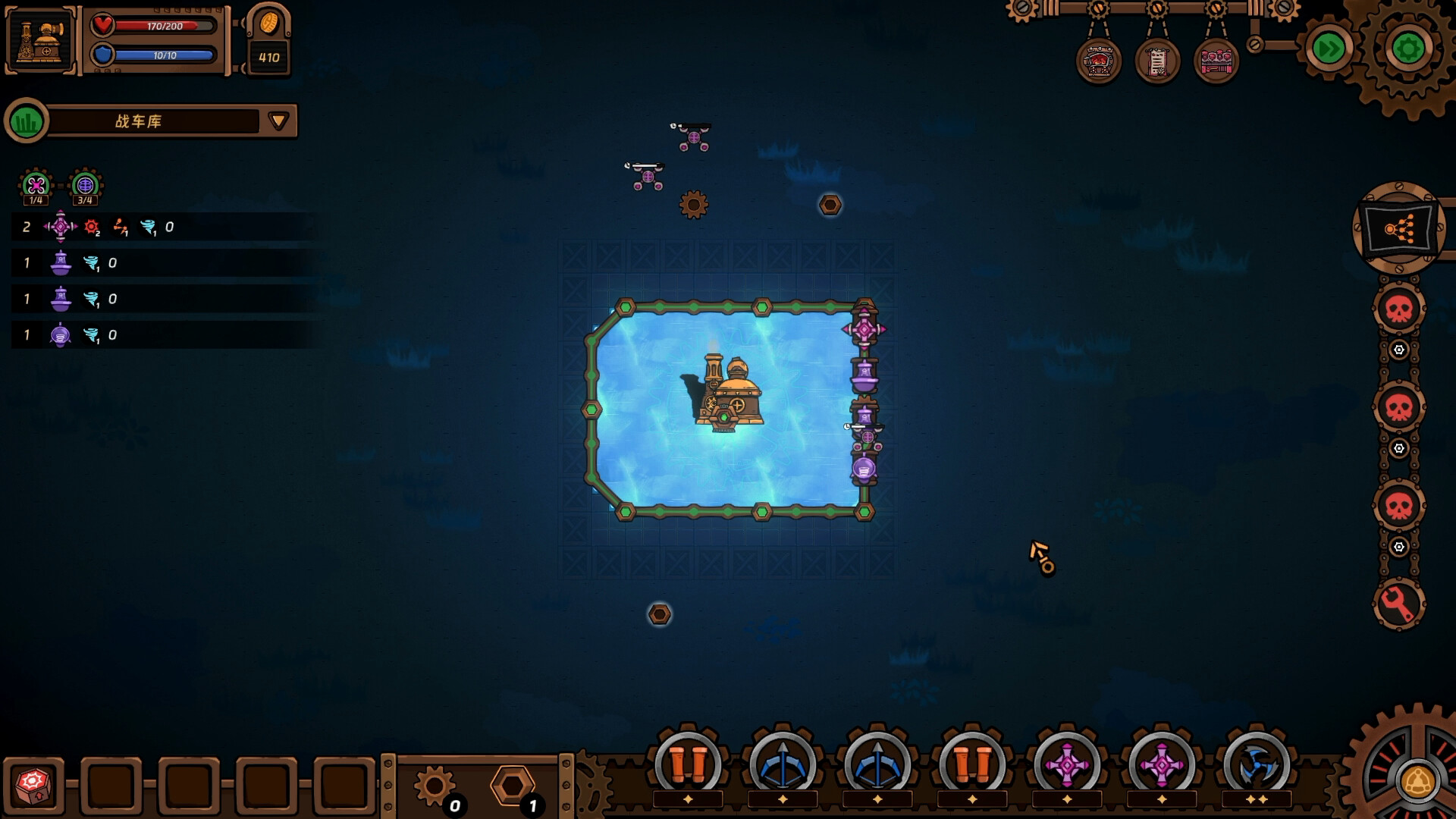
Task: Open the furnace medallion menu at top right
Action: click(1097, 62)
